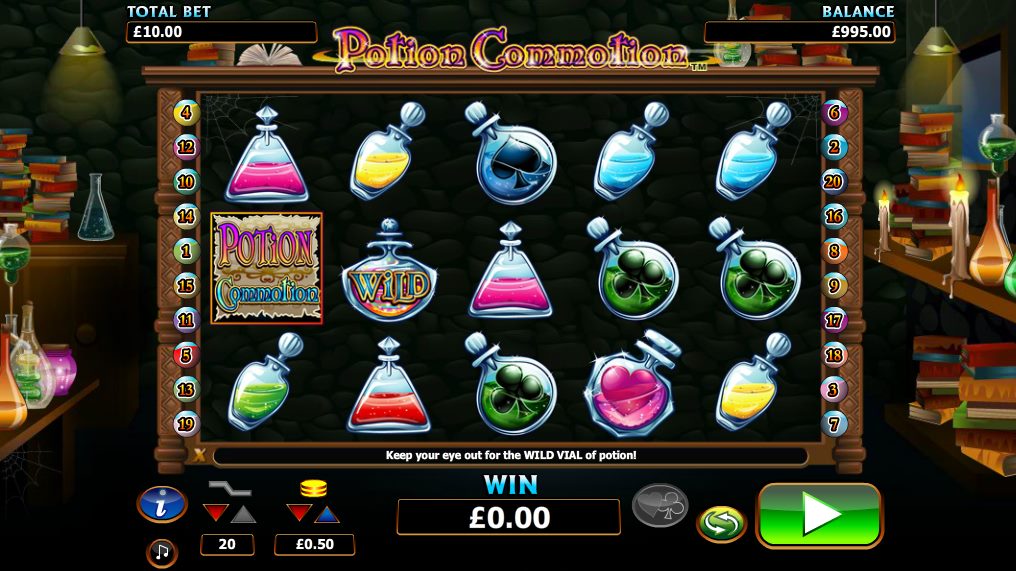The image size is (1016, 571).
Task: Select payline marker number 1
Action: 187,250
